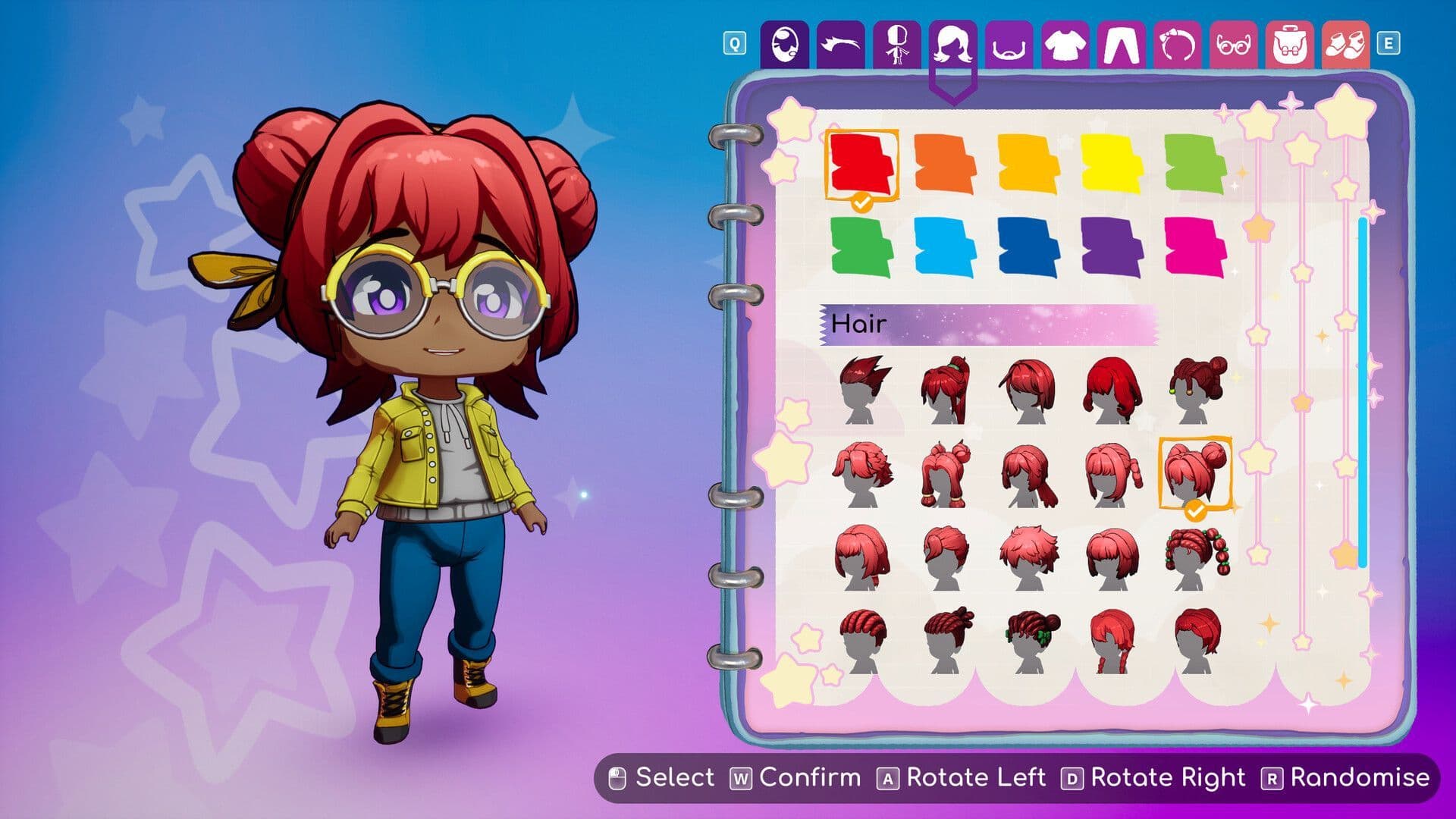This screenshot has height=819, width=1456.
Task: Switch to the shoes tab
Action: tap(1346, 47)
